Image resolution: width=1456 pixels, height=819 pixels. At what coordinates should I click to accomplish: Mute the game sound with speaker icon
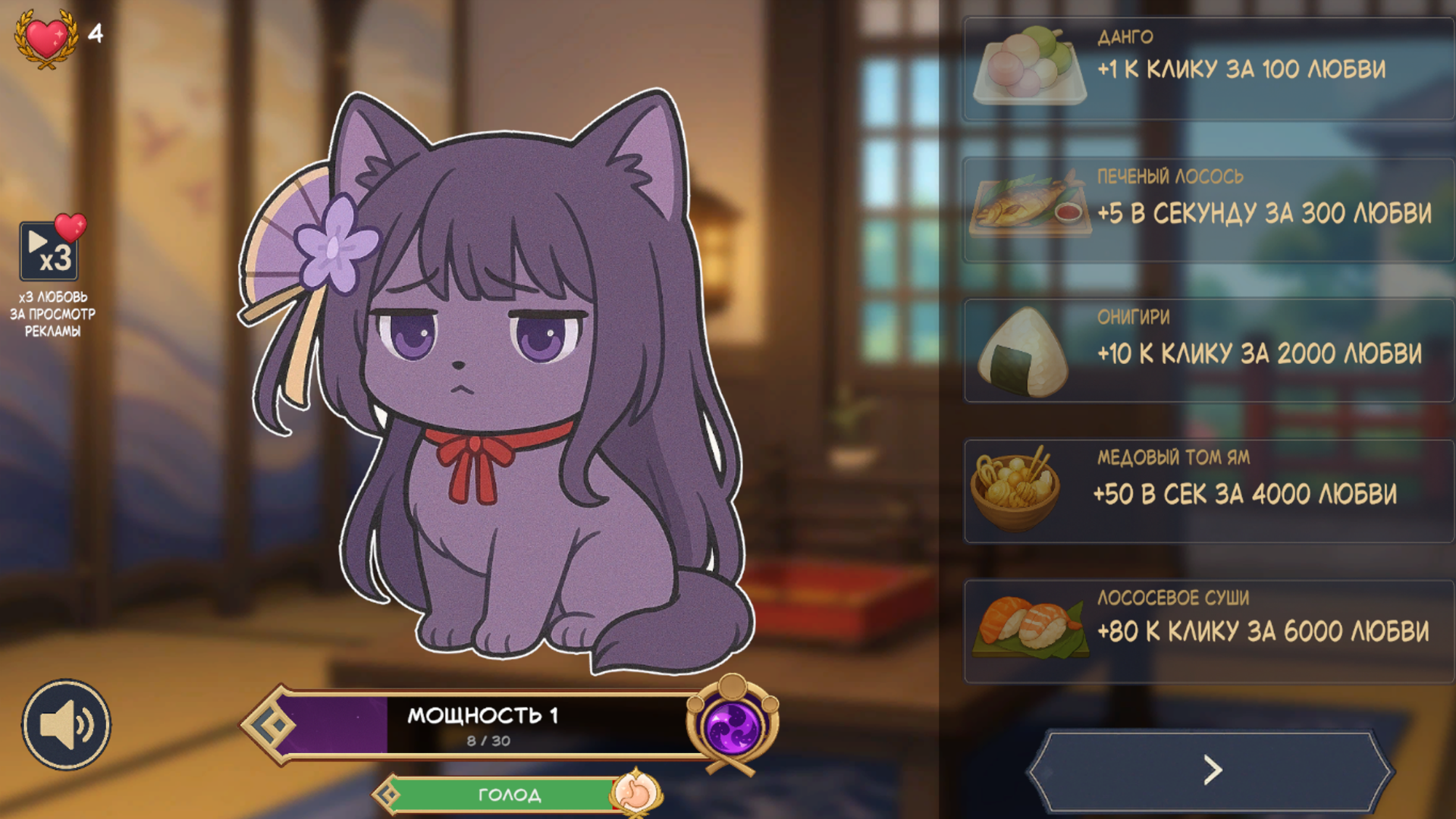click(x=67, y=724)
